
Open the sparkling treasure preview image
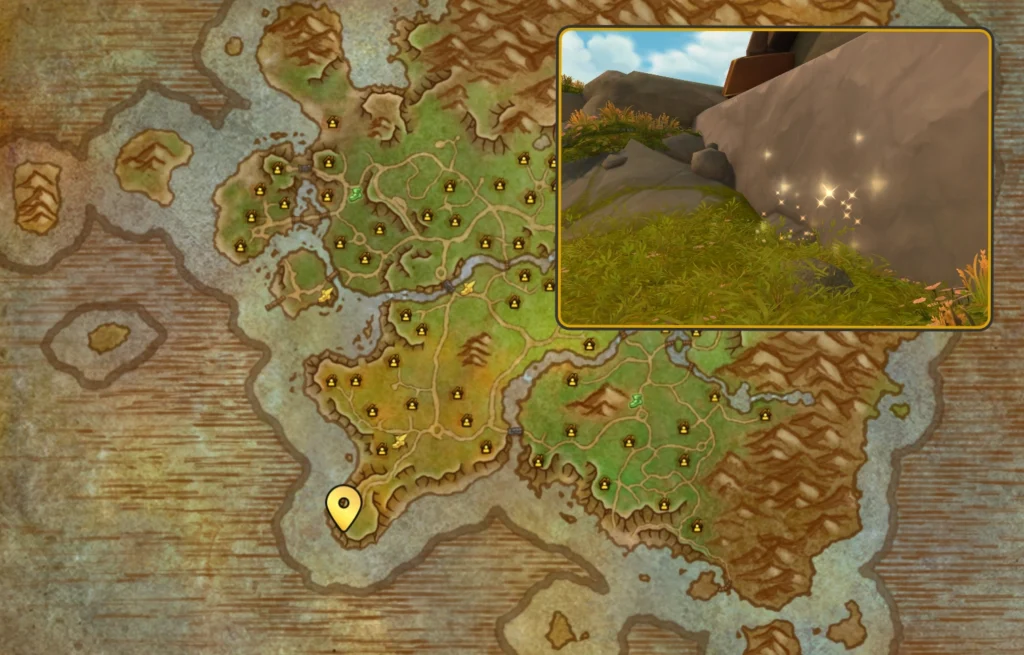774,178
